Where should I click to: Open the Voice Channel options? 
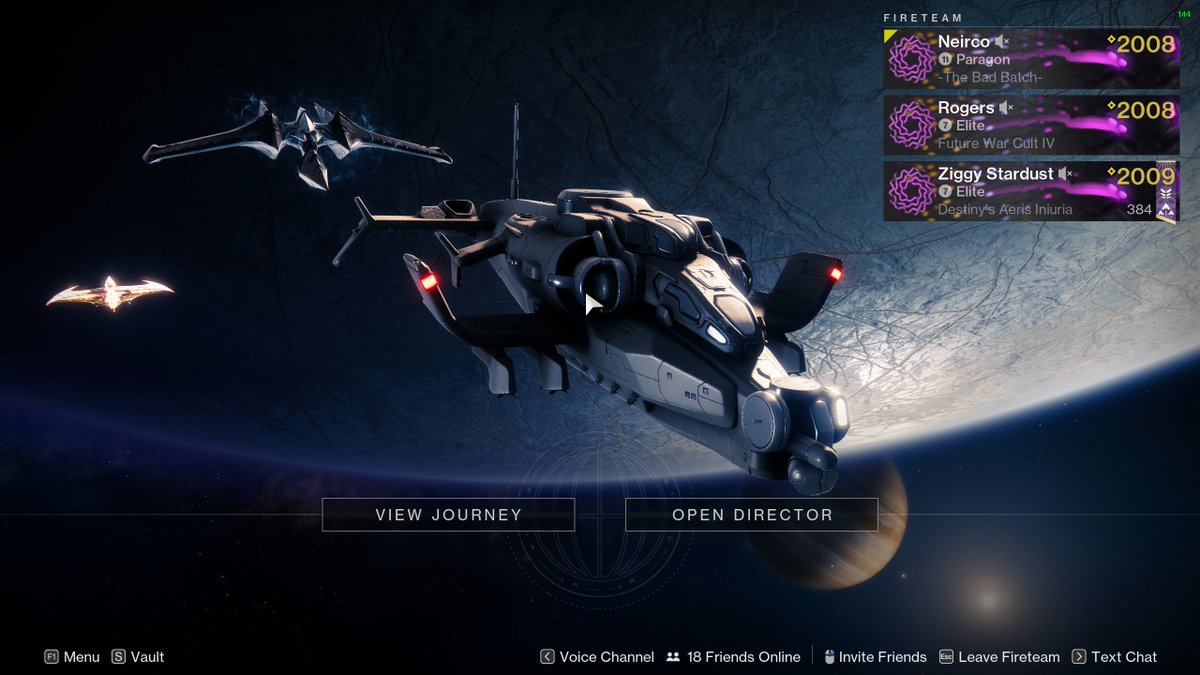pos(597,657)
